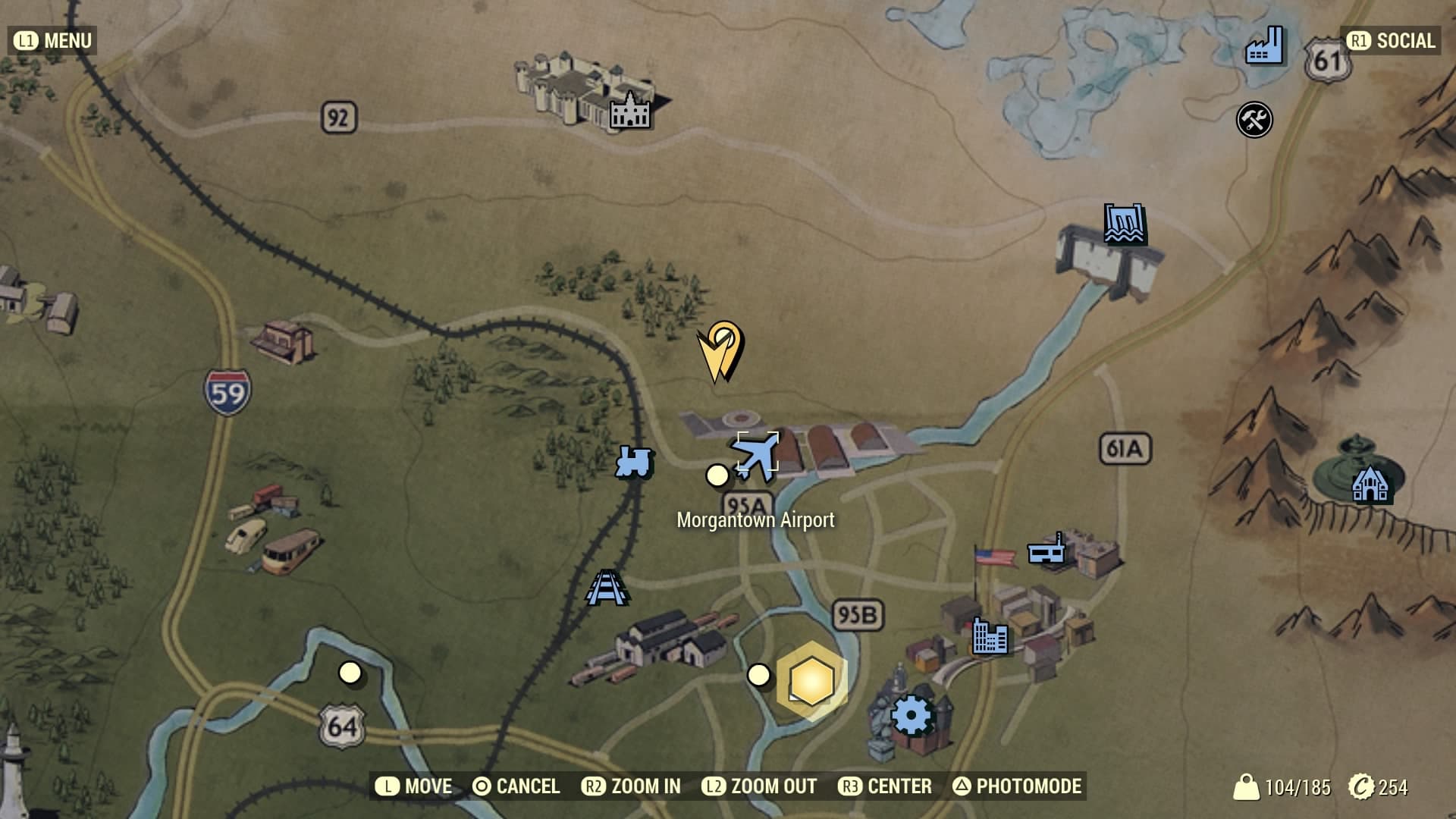1456x819 pixels.
Task: Pick the white dot near Route 64
Action: click(x=350, y=672)
